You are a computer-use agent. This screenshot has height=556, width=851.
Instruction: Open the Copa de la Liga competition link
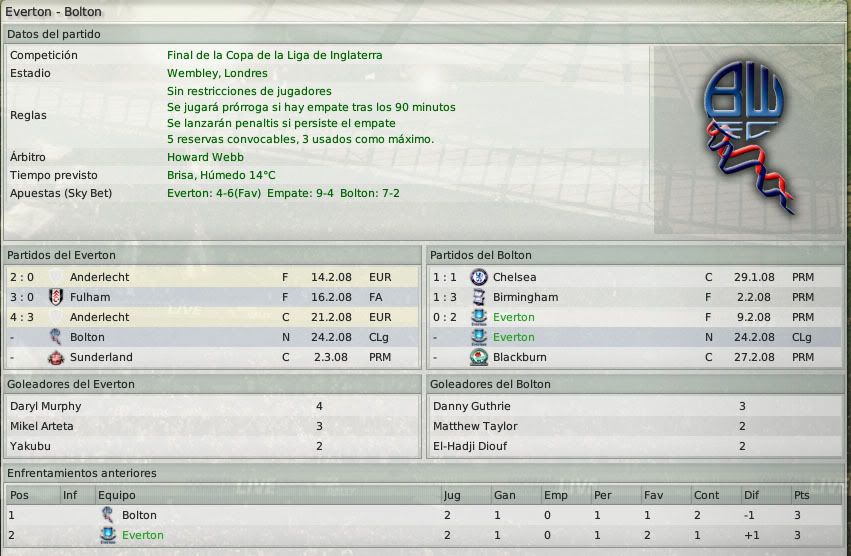pos(274,56)
